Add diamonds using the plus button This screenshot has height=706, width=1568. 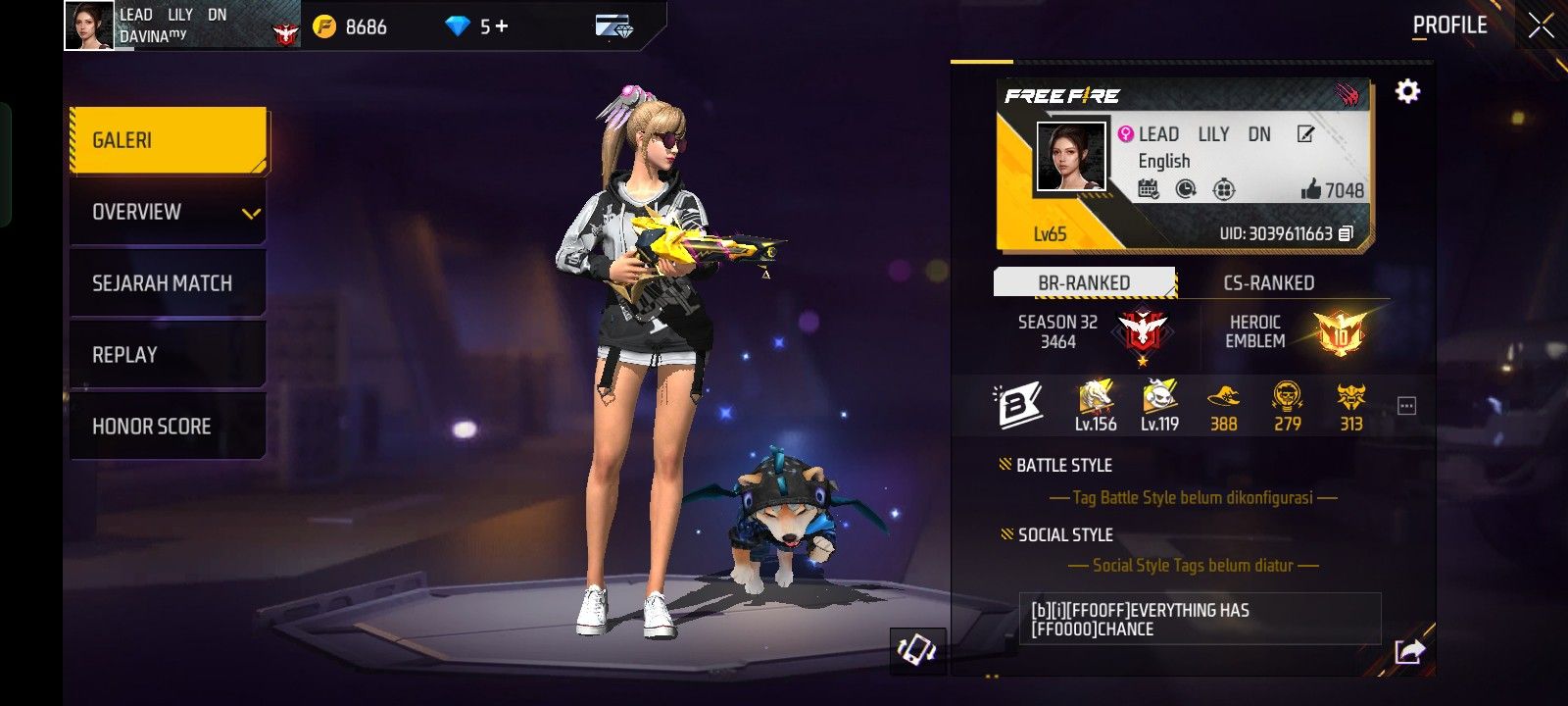[502, 26]
